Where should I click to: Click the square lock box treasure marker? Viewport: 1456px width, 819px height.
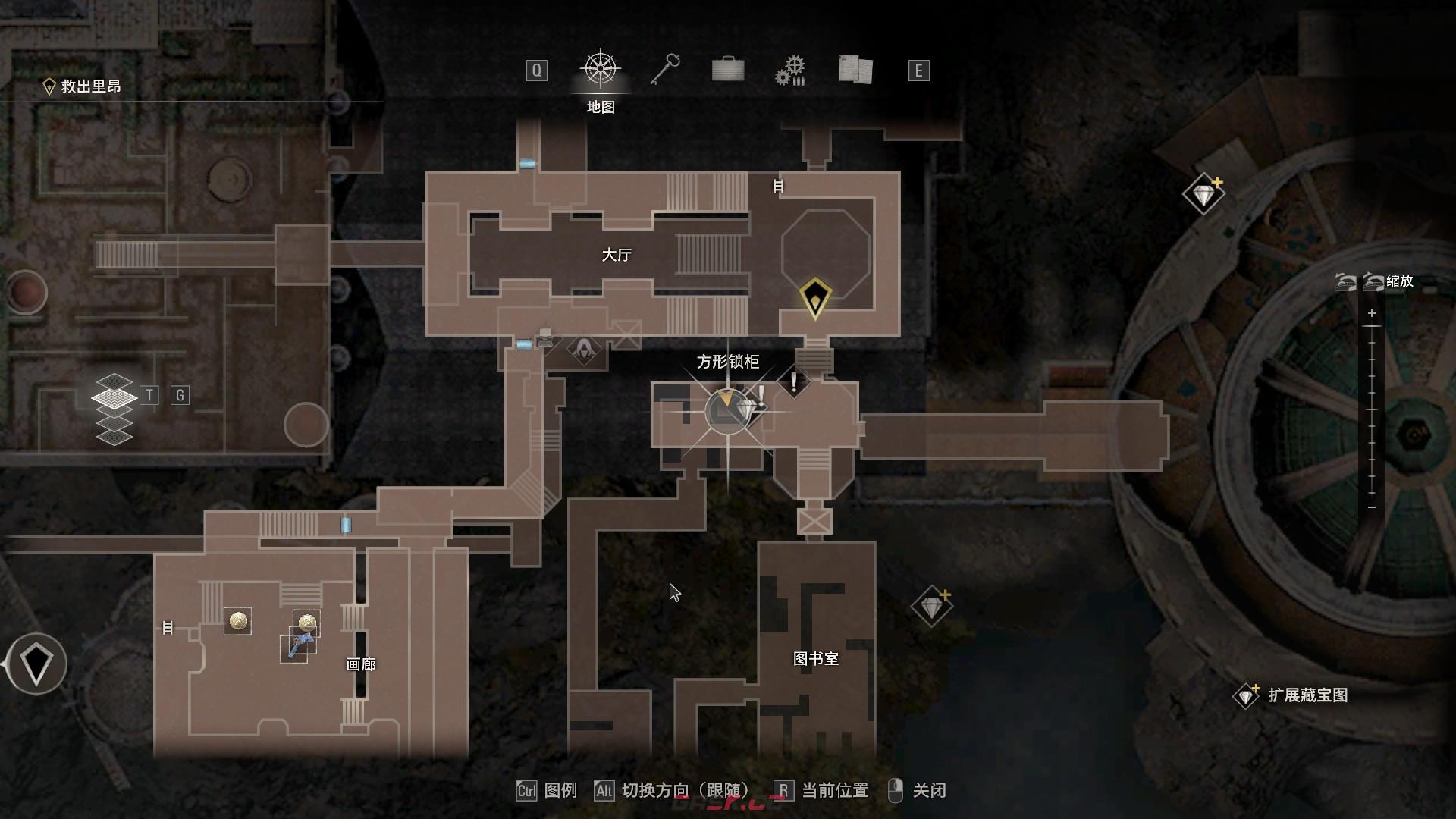coord(747,409)
